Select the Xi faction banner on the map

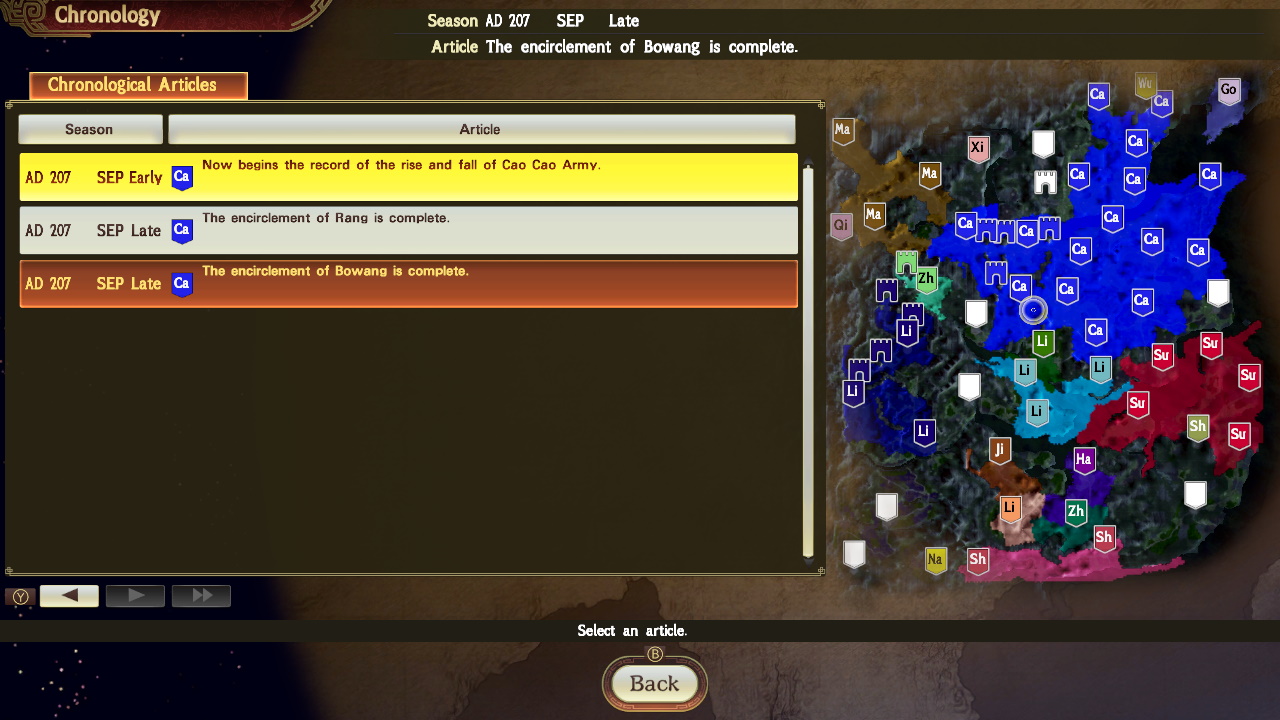(978, 148)
